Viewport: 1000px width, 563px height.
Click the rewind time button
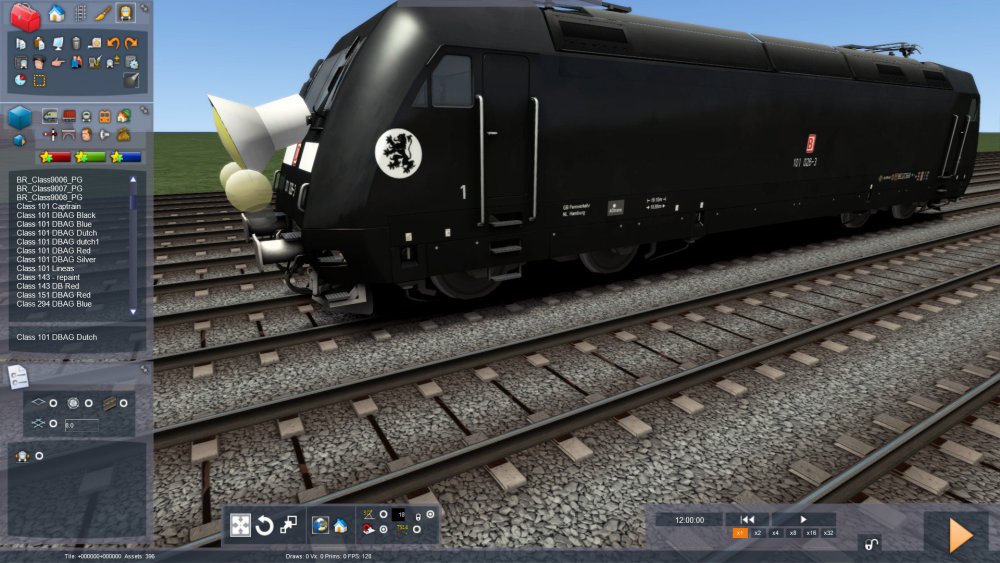point(747,519)
